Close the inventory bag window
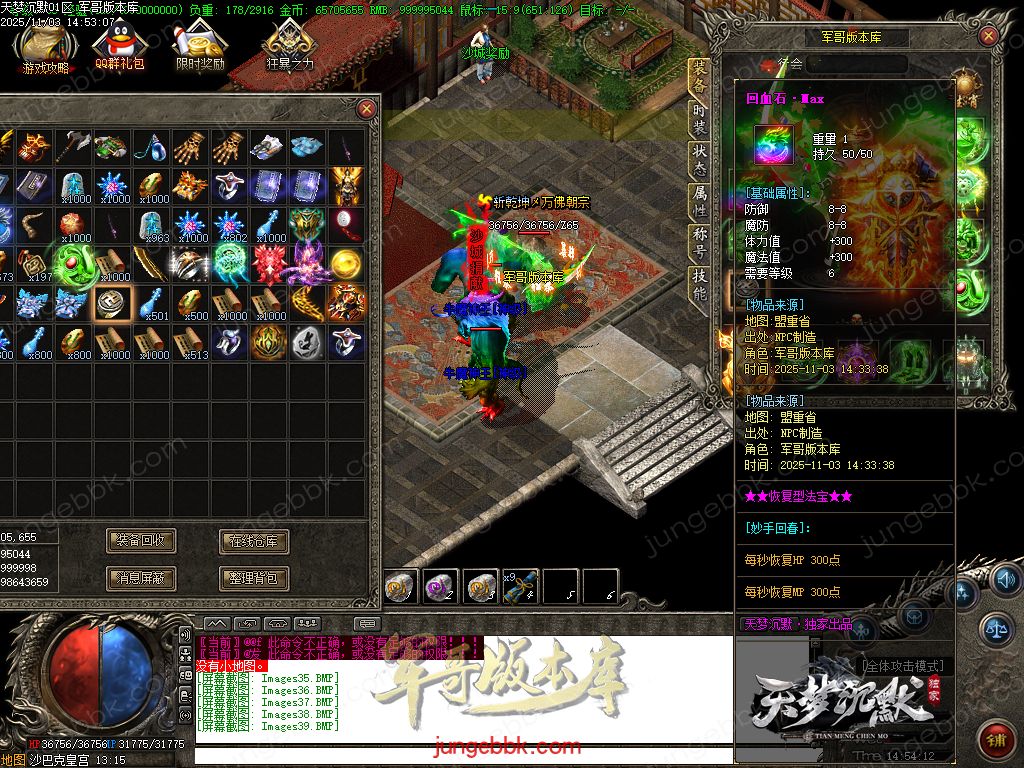 (367, 108)
